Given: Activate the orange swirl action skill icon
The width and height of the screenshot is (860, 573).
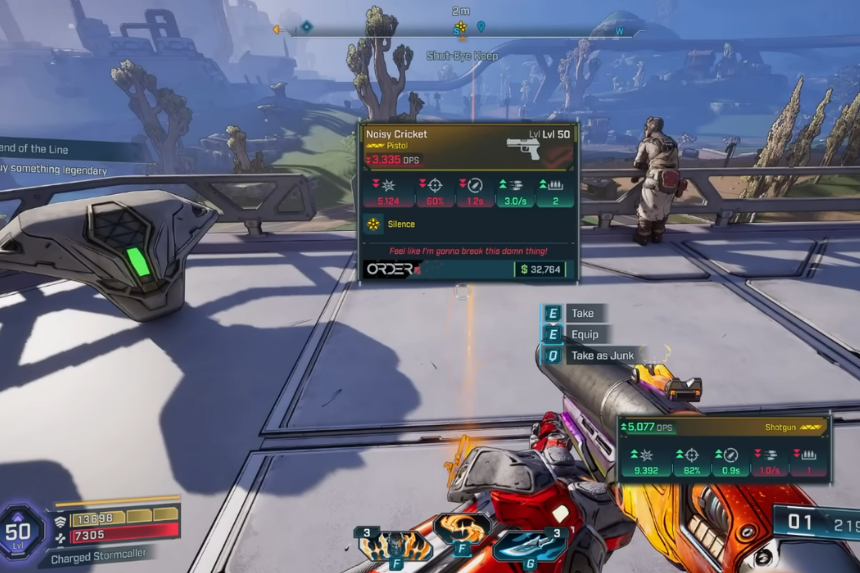Looking at the screenshot, I should 462,527.
